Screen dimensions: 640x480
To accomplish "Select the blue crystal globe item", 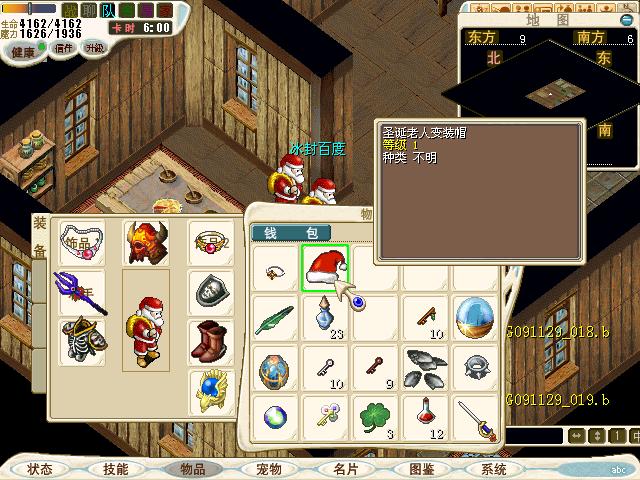I will click(x=476, y=317).
